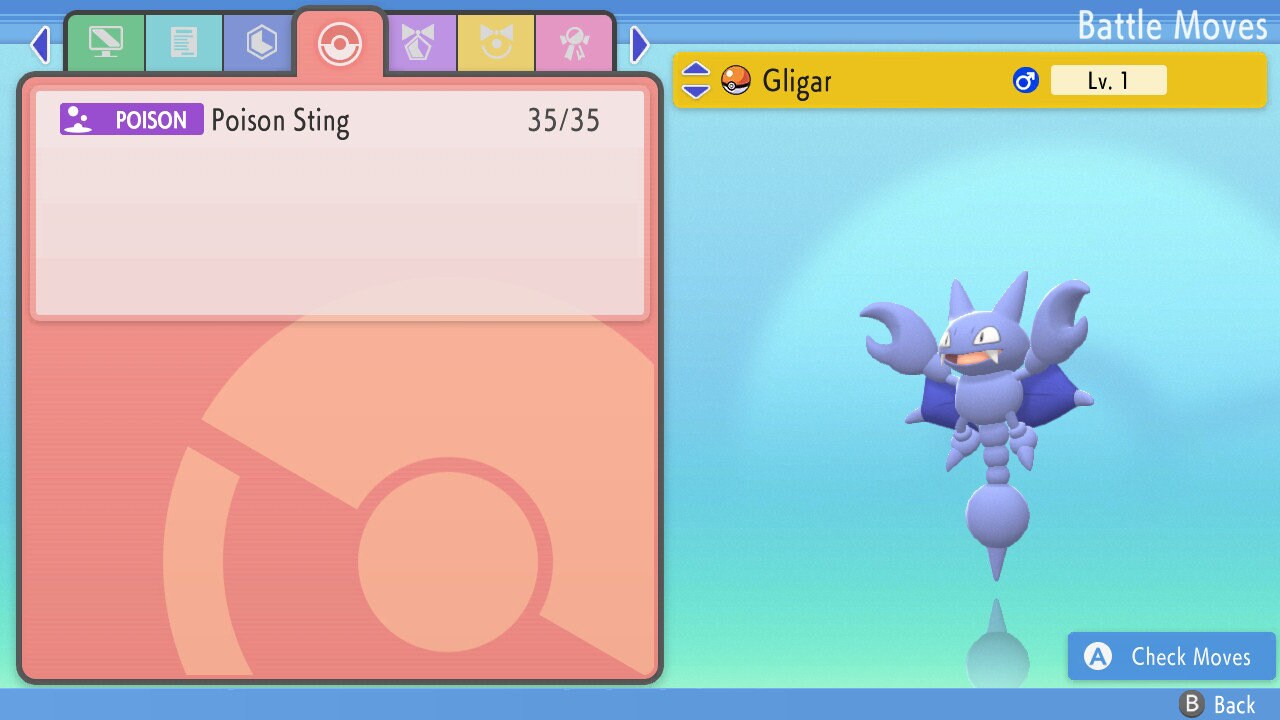Click the right arrow beside the tabs
1280x720 pixels.
point(640,44)
